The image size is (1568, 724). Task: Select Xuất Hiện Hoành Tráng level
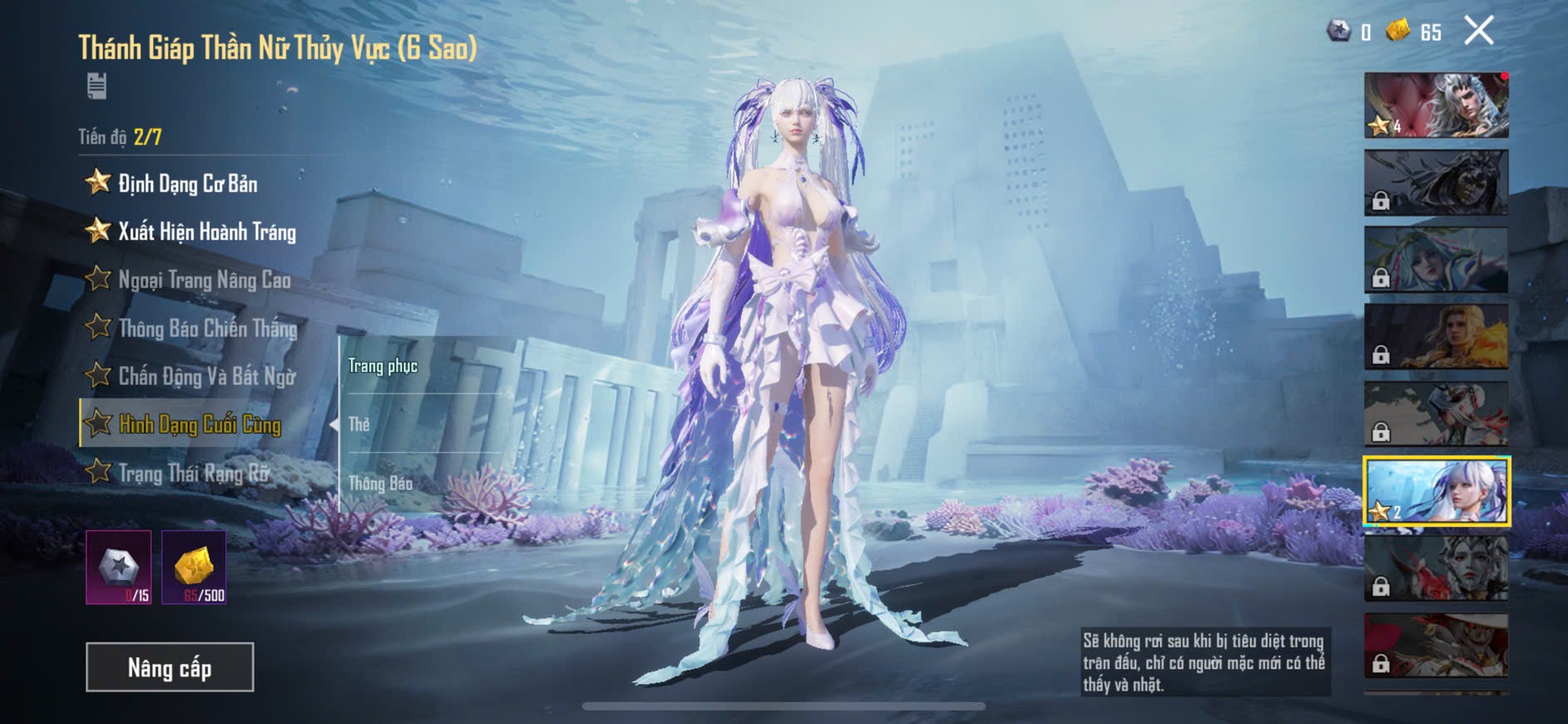point(206,231)
